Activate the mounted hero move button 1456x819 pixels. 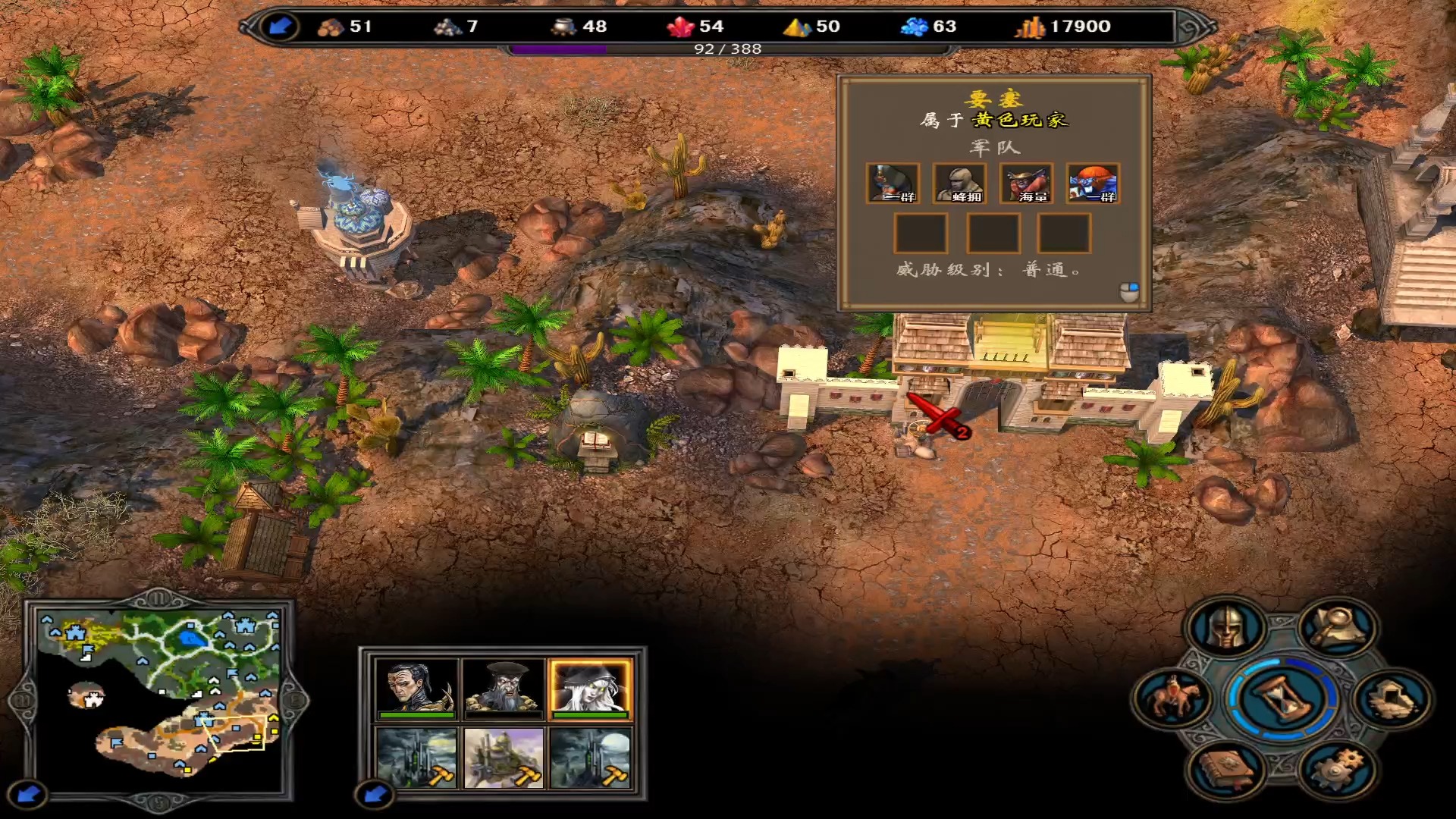tap(1172, 698)
